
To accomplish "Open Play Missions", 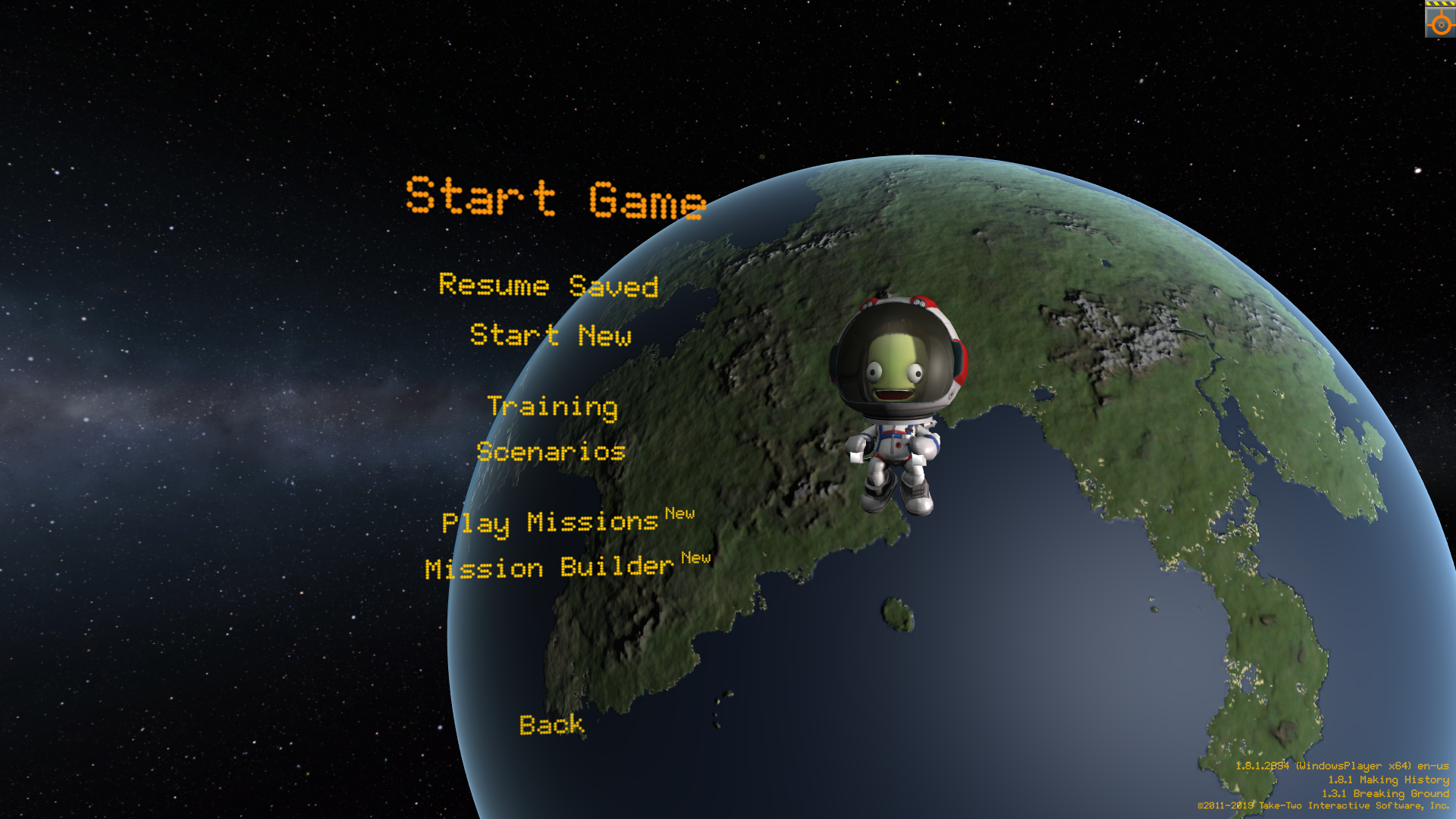I will click(x=550, y=523).
